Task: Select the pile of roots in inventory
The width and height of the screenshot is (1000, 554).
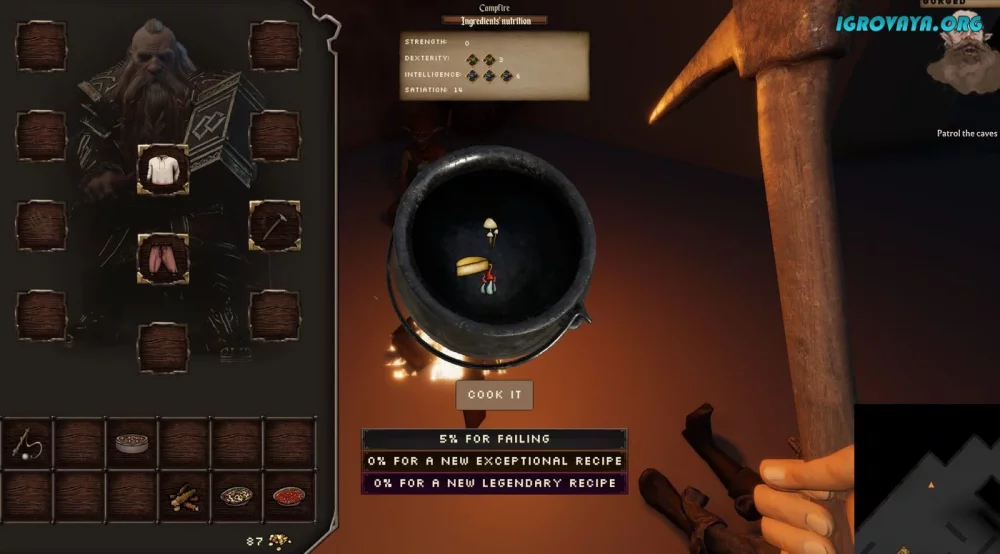Action: tap(184, 495)
